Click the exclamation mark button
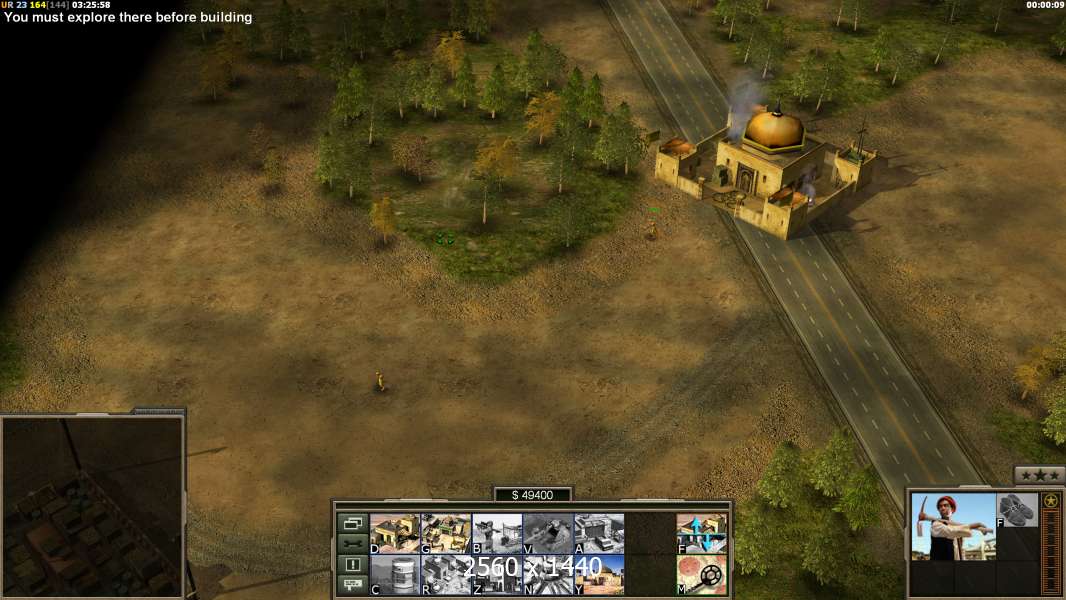 tap(352, 565)
